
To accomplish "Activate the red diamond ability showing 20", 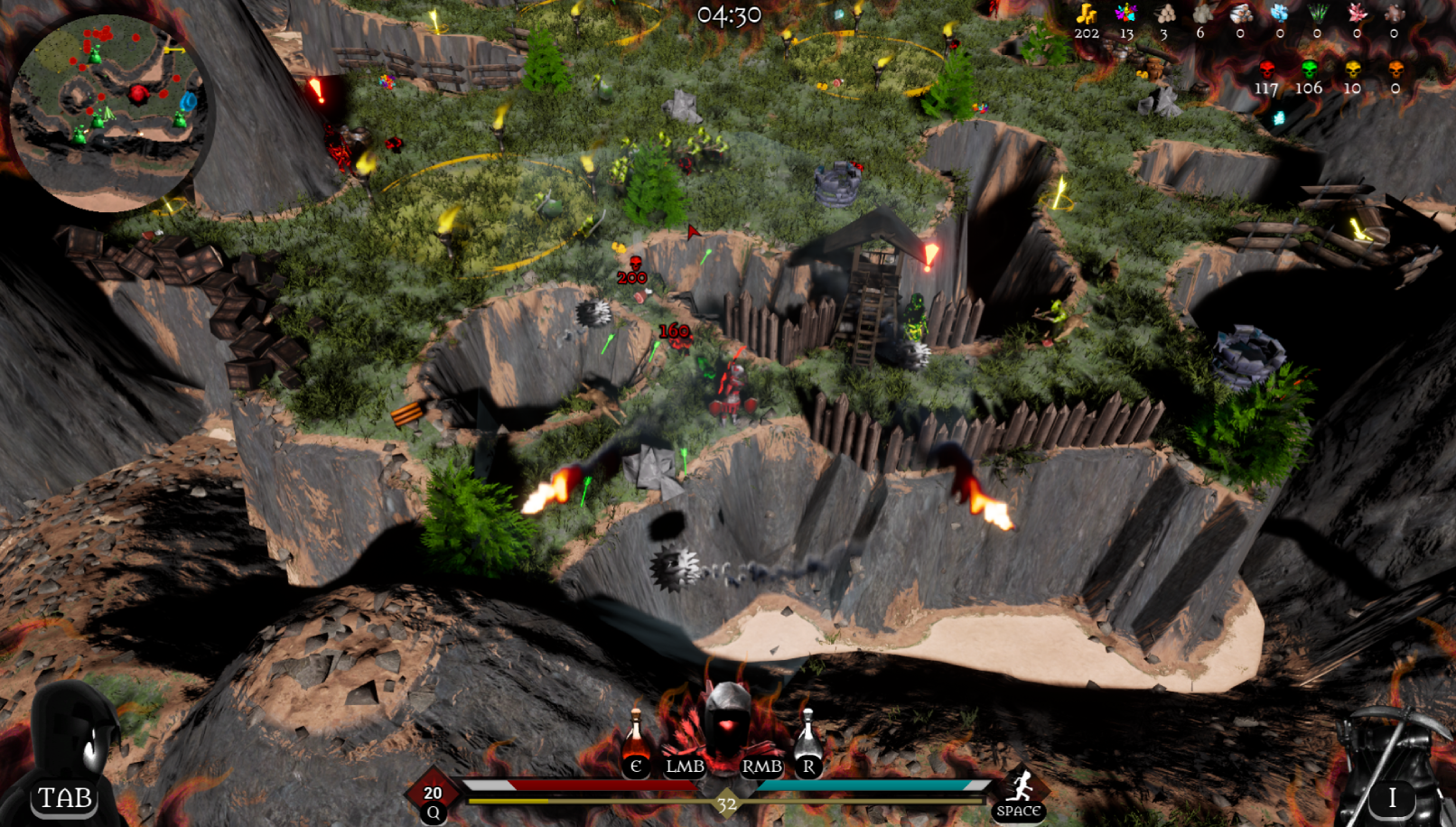I will click(x=433, y=792).
